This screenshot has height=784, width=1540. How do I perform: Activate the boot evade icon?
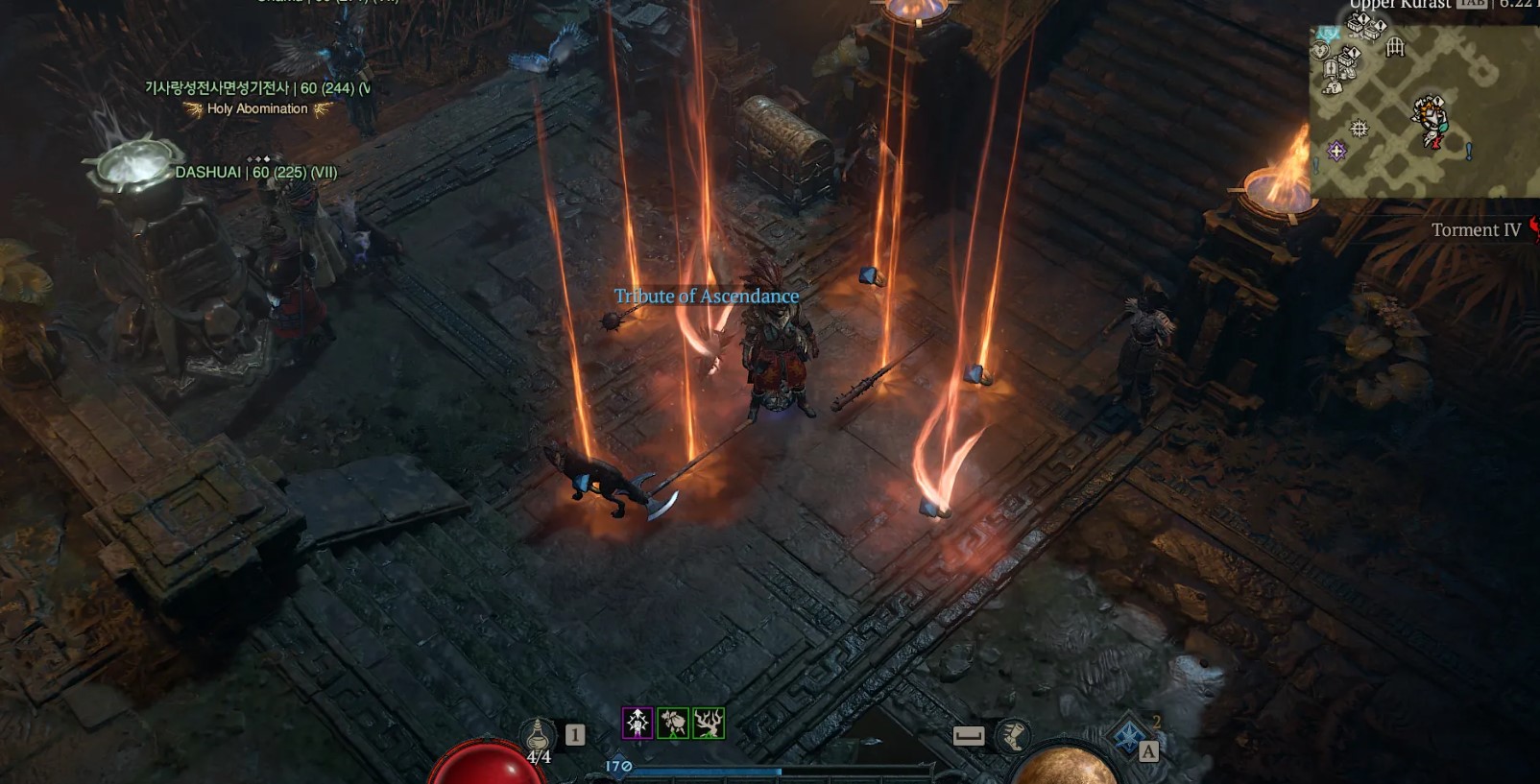(x=1012, y=736)
